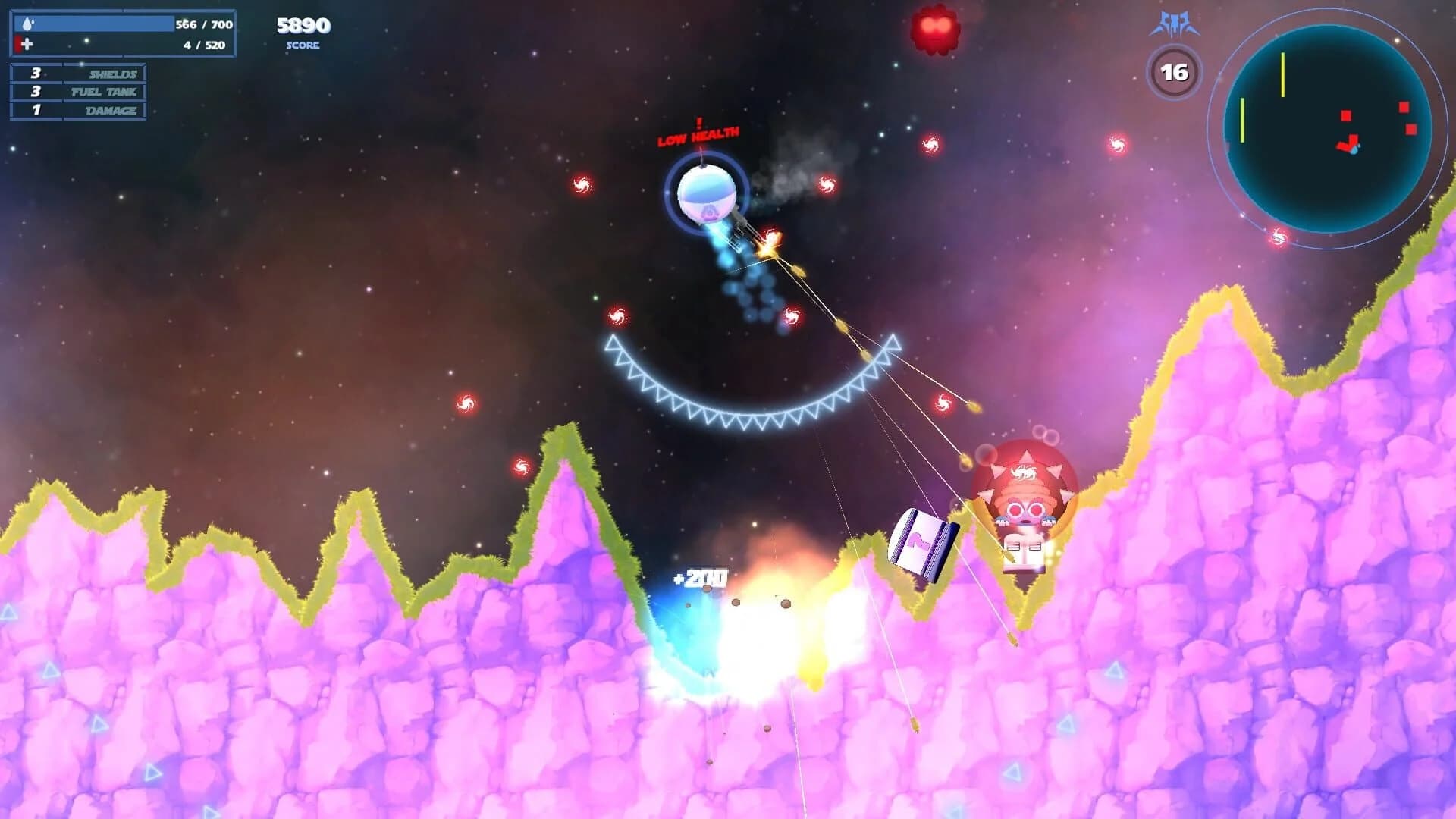This screenshot has height=819, width=1456.
Task: Select the SCORE display showing 5890
Action: click(302, 25)
